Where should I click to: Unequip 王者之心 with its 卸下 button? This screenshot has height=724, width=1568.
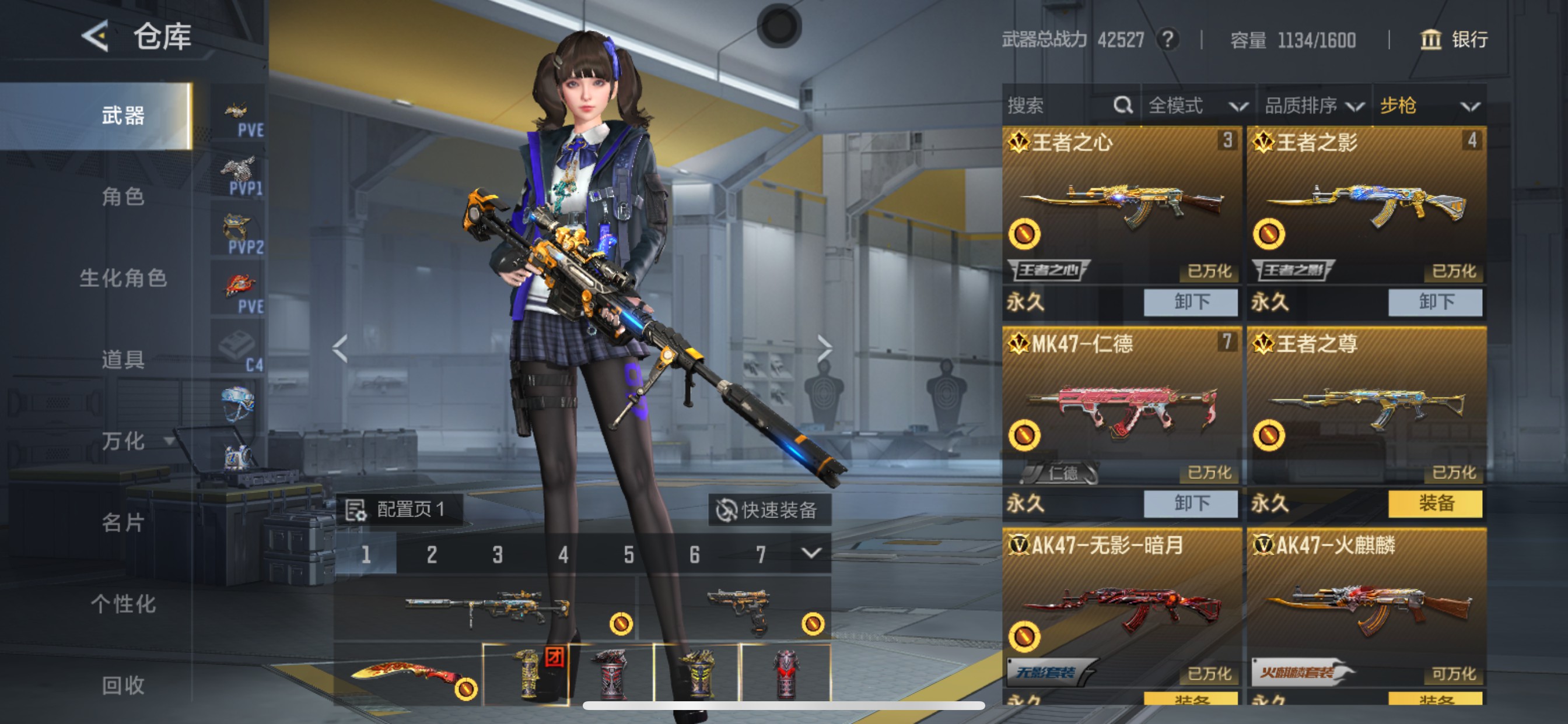click(x=1190, y=302)
